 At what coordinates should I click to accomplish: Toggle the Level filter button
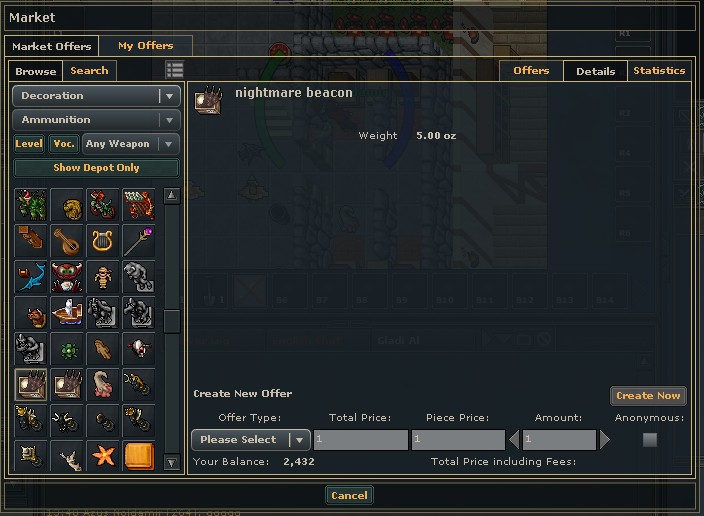pyautogui.click(x=29, y=144)
